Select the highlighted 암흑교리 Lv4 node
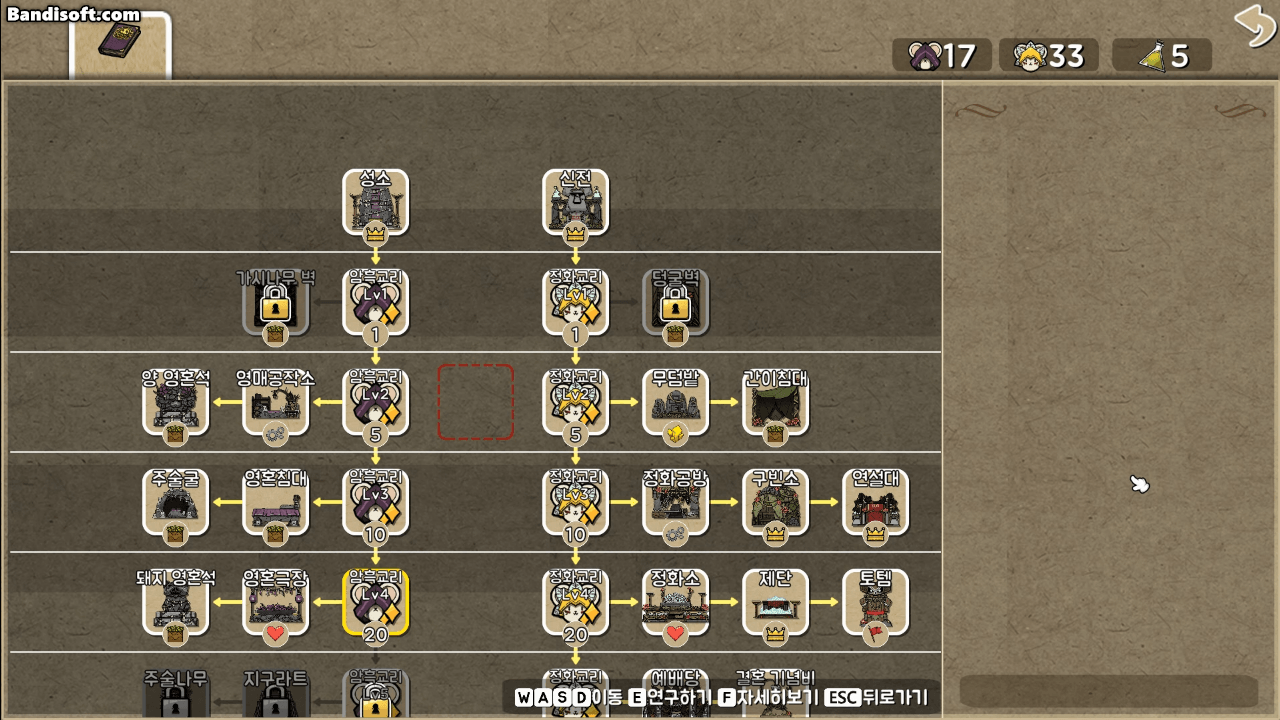 375,600
